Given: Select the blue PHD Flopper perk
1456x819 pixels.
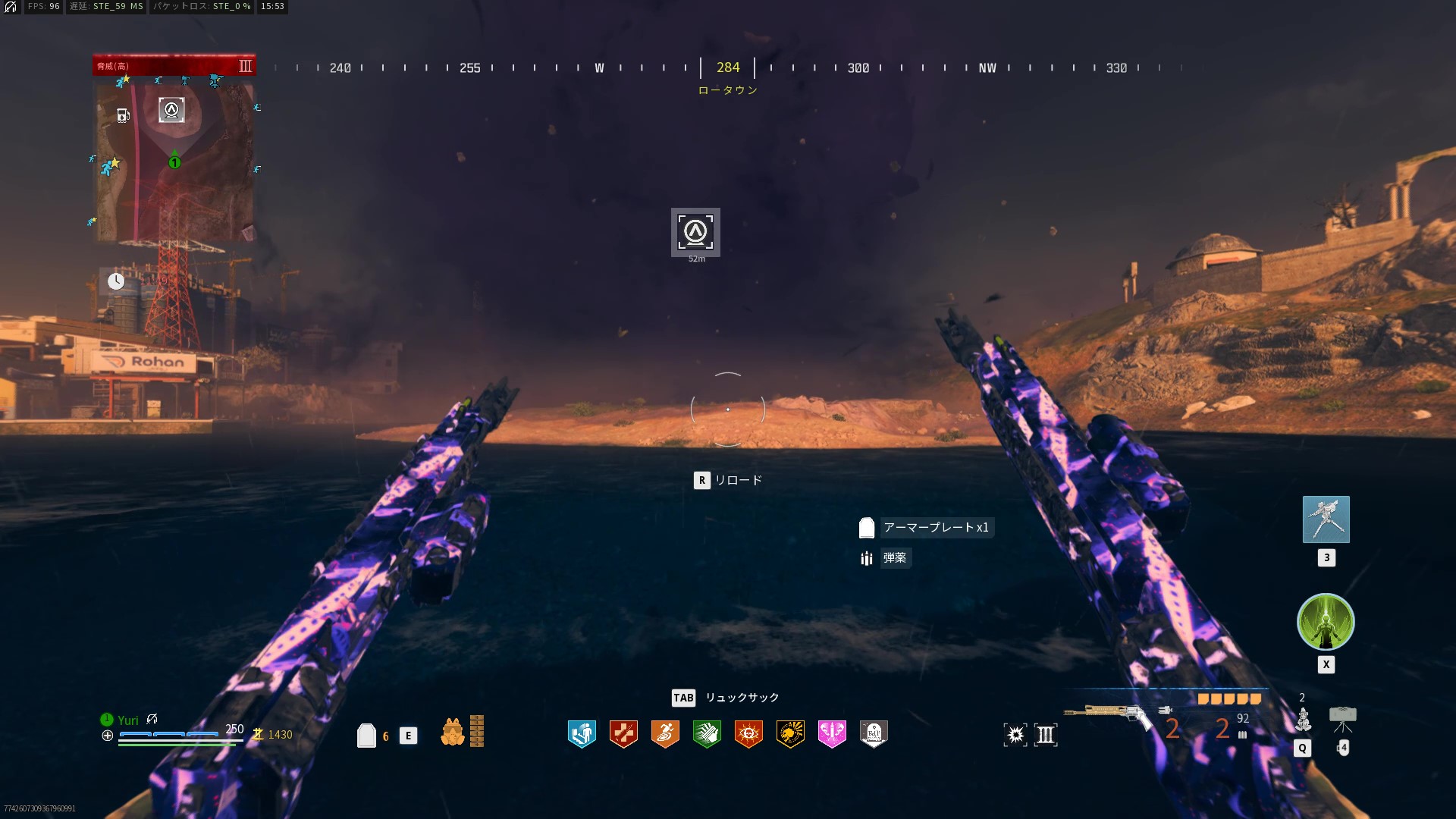Looking at the screenshot, I should point(582,733).
